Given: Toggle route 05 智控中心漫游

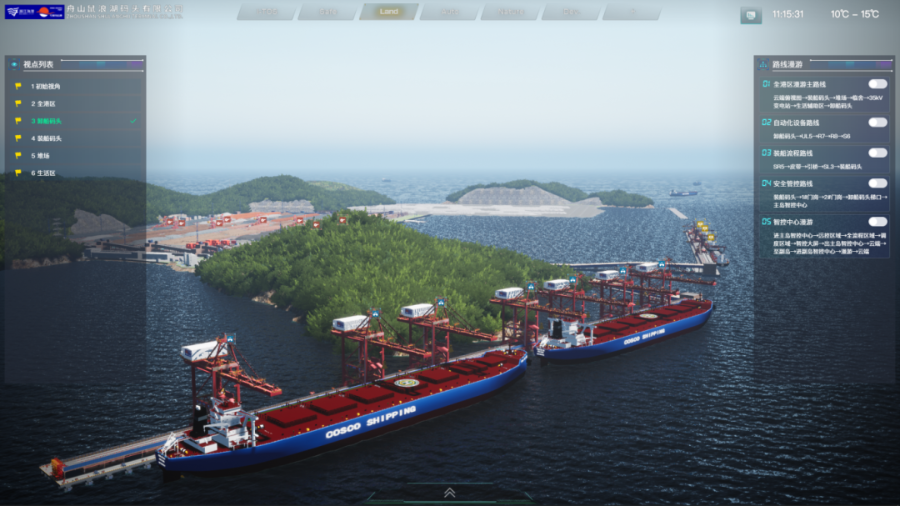Looking at the screenshot, I should 877,221.
